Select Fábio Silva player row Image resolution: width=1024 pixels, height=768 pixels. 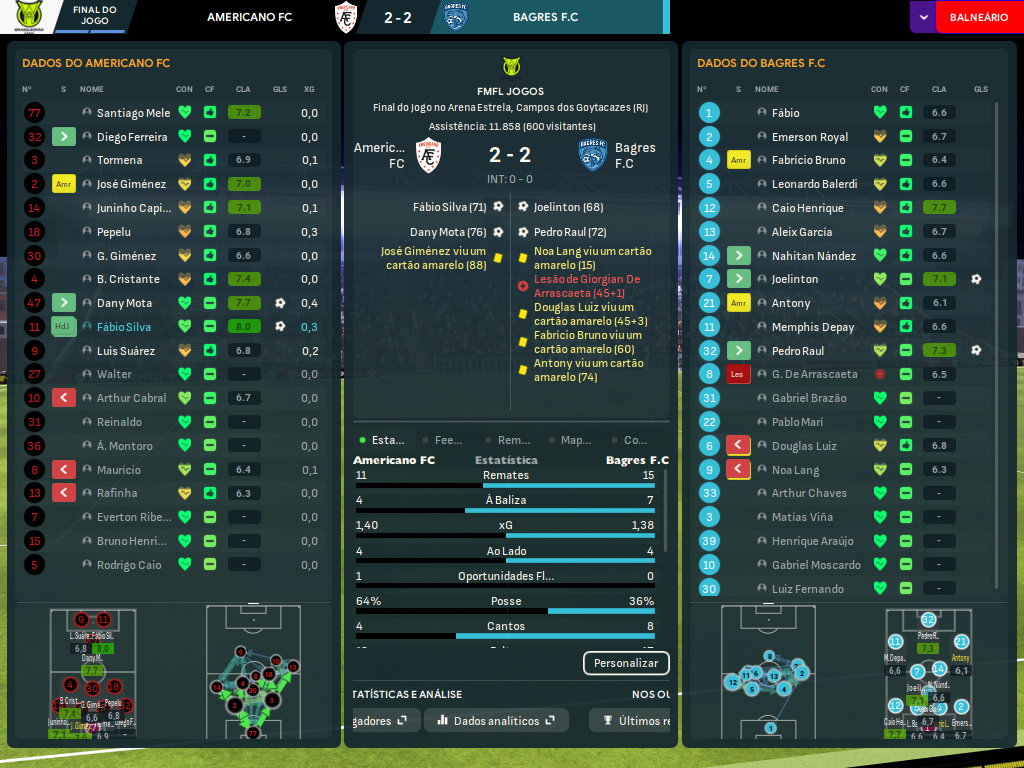125,327
